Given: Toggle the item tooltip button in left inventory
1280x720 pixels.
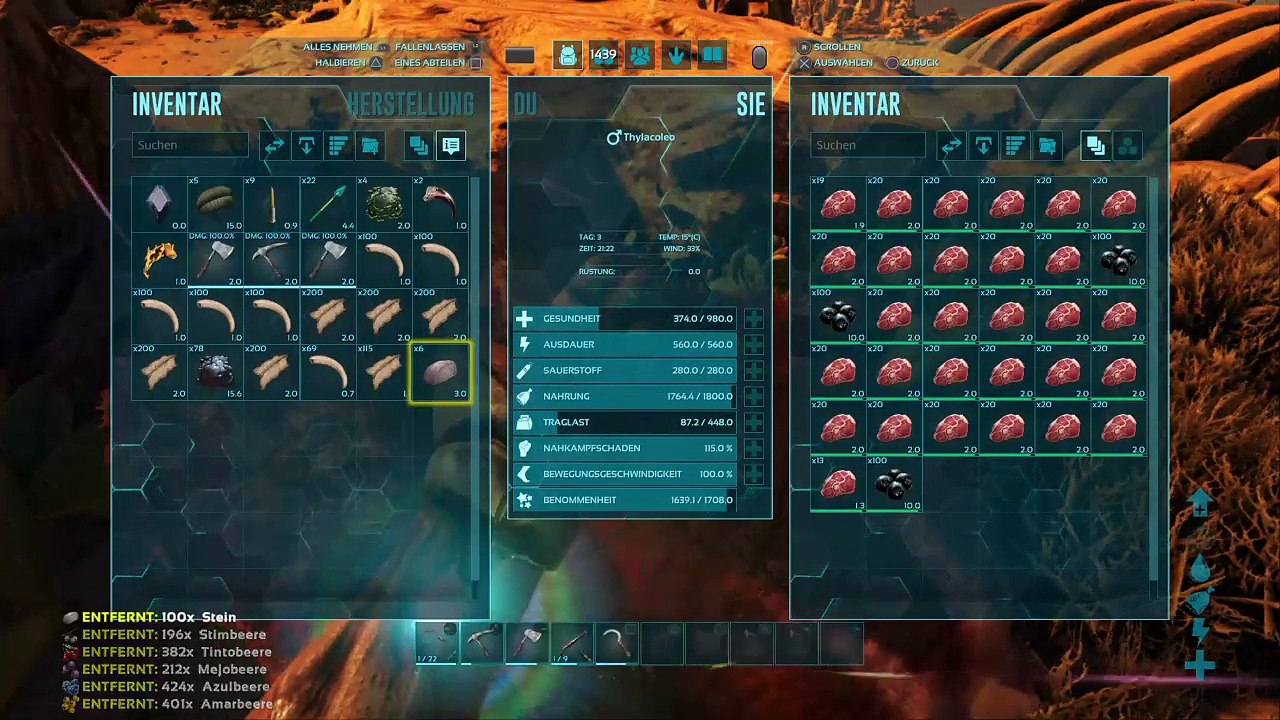Looking at the screenshot, I should (x=450, y=146).
